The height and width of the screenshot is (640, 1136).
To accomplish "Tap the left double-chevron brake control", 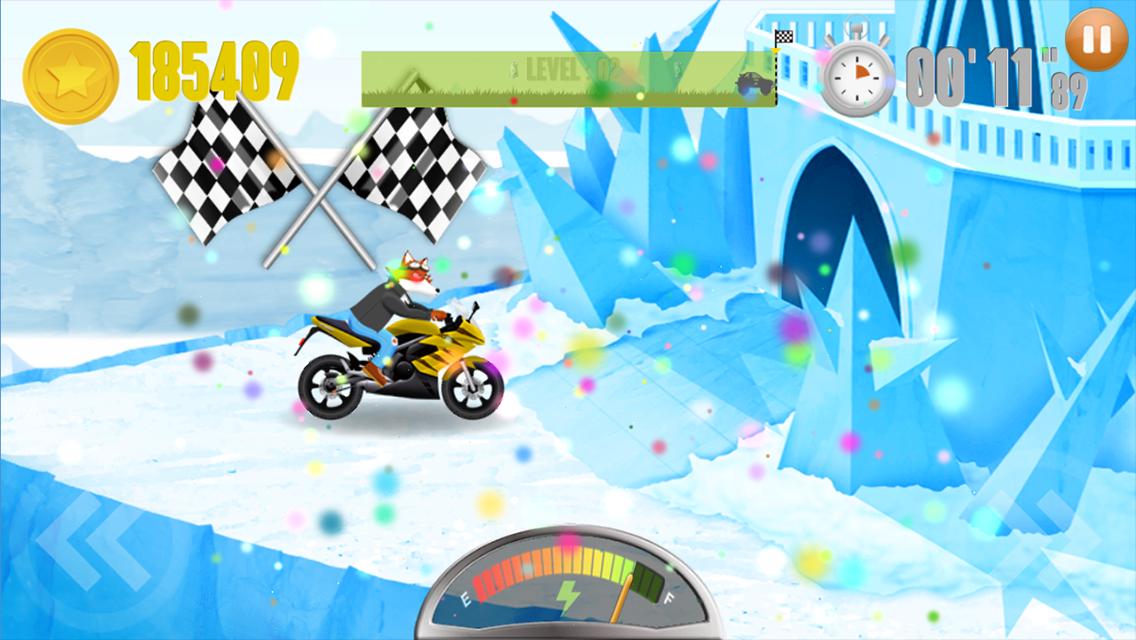I will 93,545.
